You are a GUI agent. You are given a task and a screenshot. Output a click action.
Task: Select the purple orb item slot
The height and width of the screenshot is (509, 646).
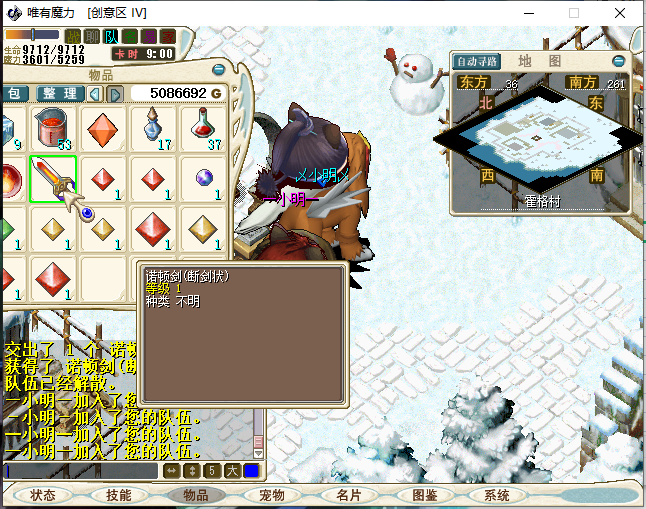click(203, 179)
